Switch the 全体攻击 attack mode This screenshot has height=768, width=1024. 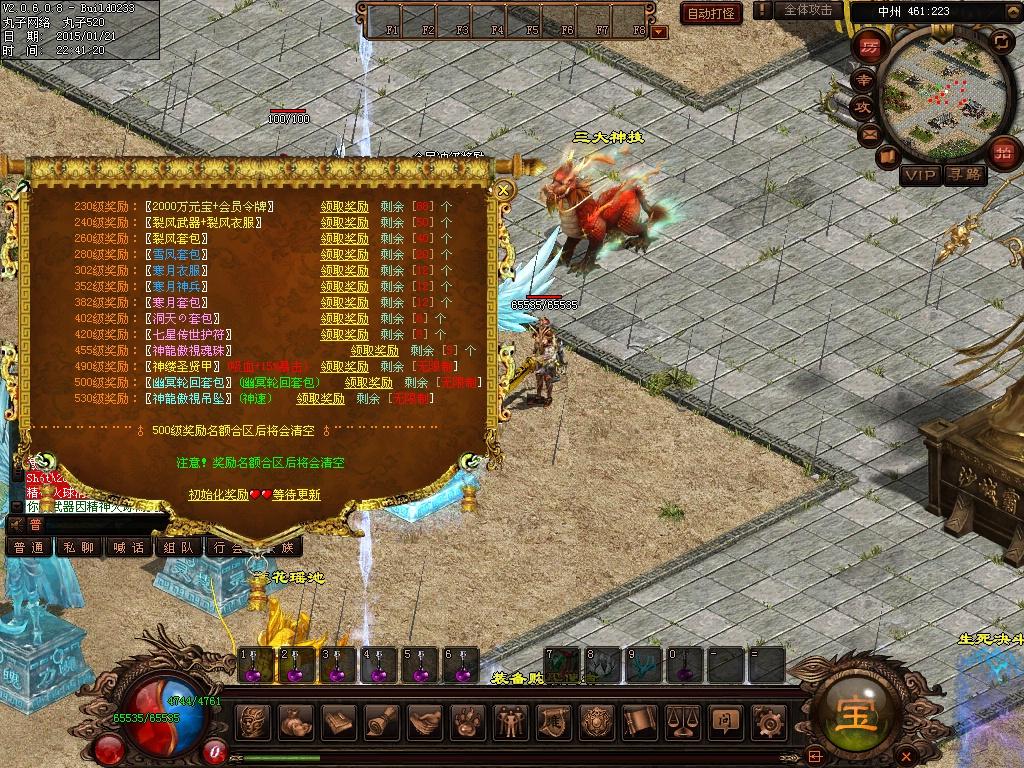click(808, 10)
